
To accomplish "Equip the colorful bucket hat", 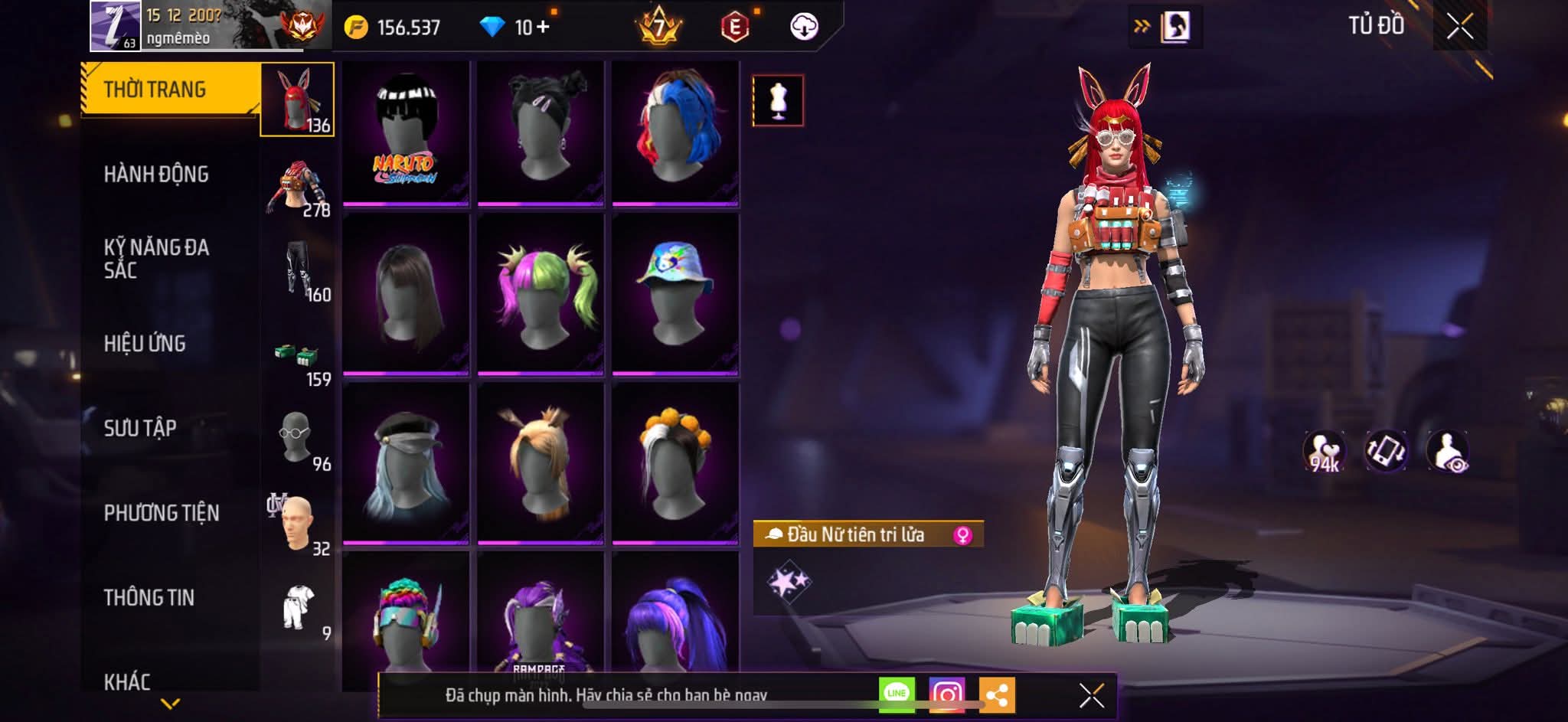I will tap(675, 295).
